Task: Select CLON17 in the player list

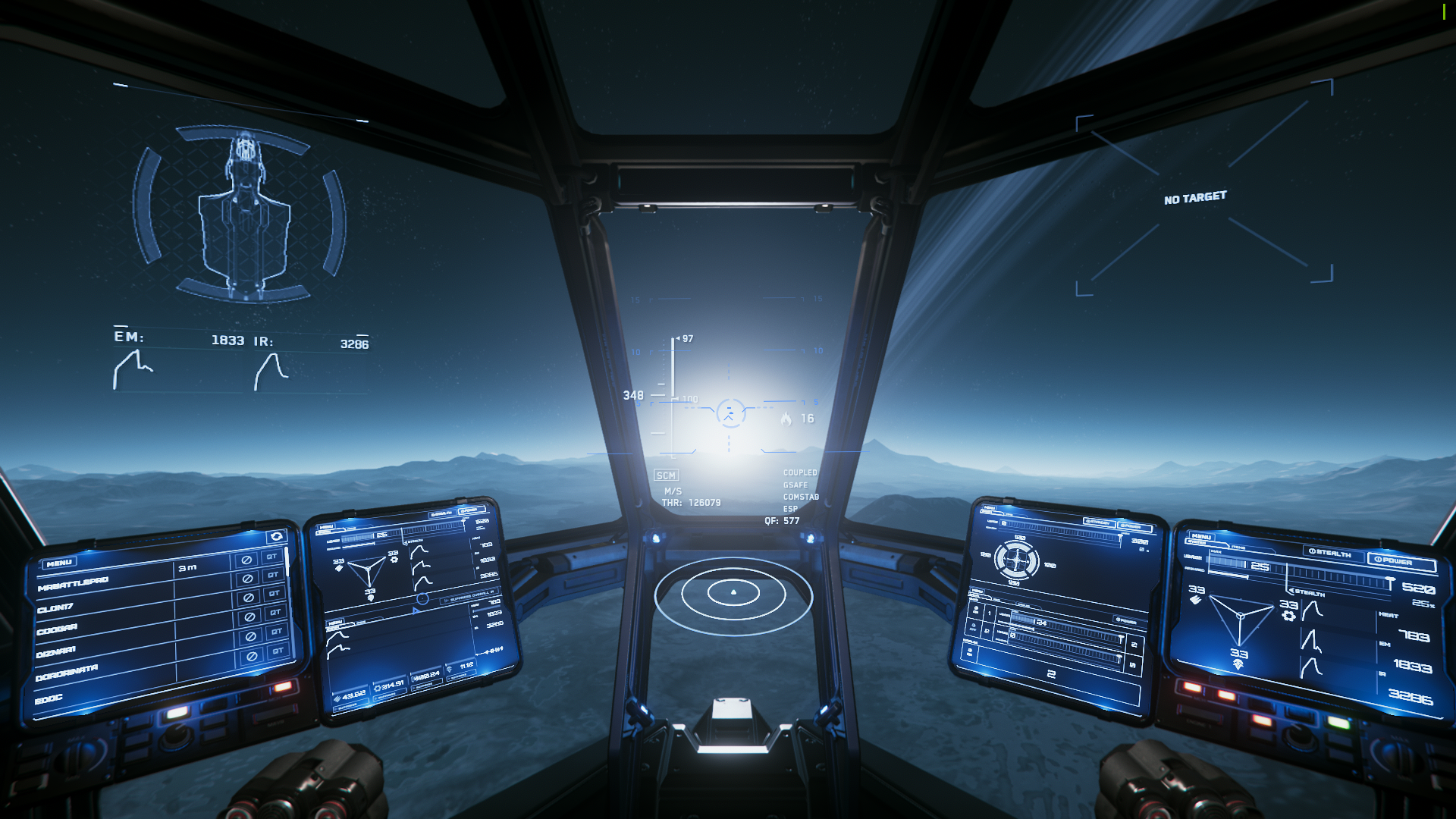Action: [55, 608]
